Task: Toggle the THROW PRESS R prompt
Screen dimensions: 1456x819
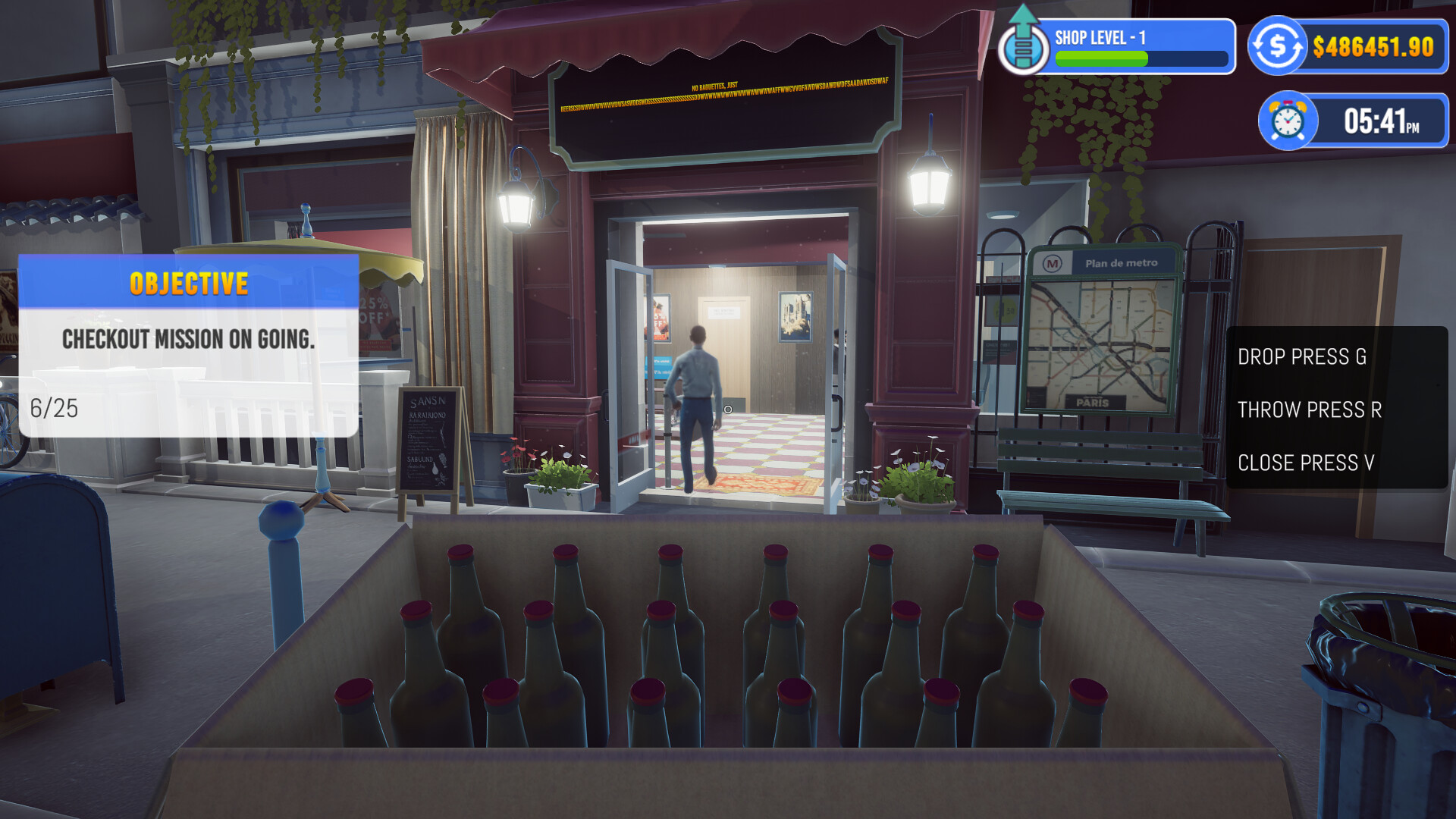Action: click(1310, 410)
